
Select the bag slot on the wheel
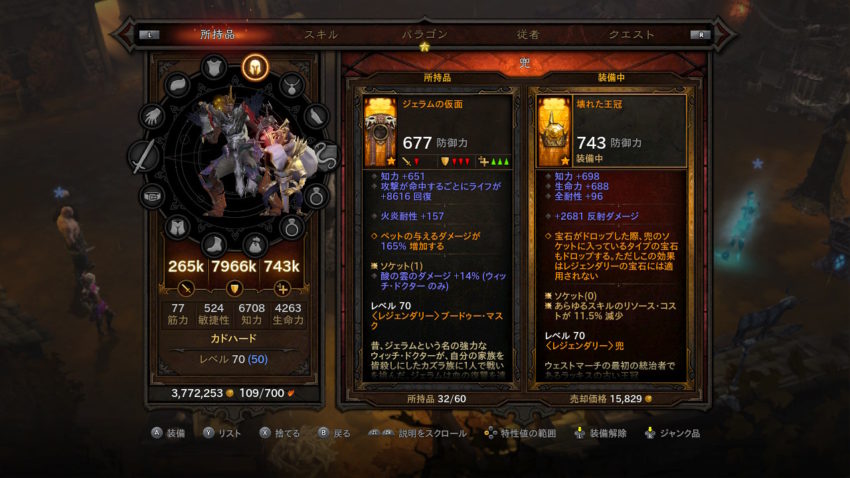click(x=253, y=244)
